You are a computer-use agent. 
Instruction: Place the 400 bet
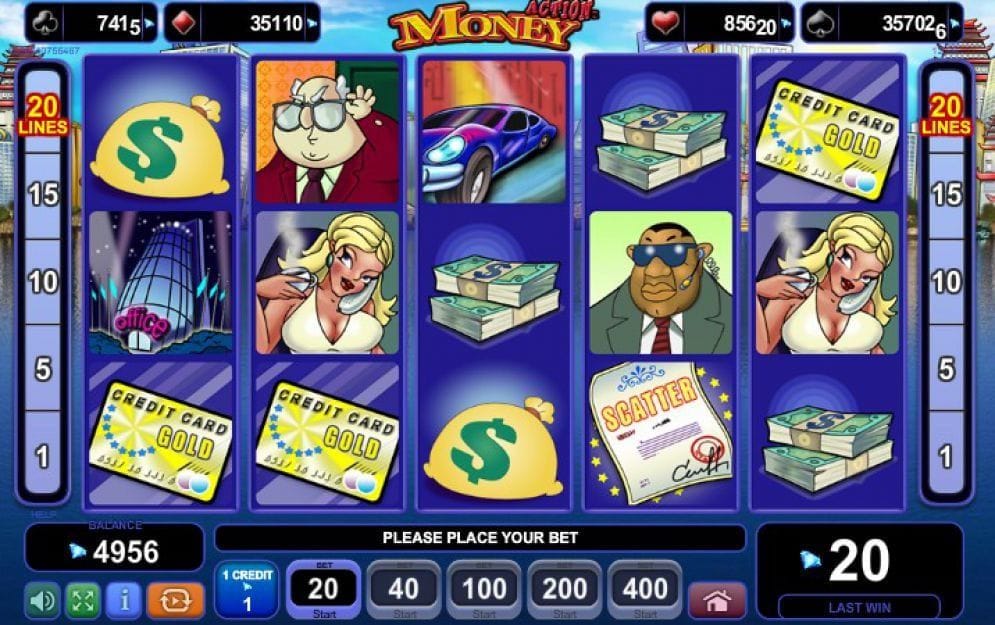[x=644, y=590]
